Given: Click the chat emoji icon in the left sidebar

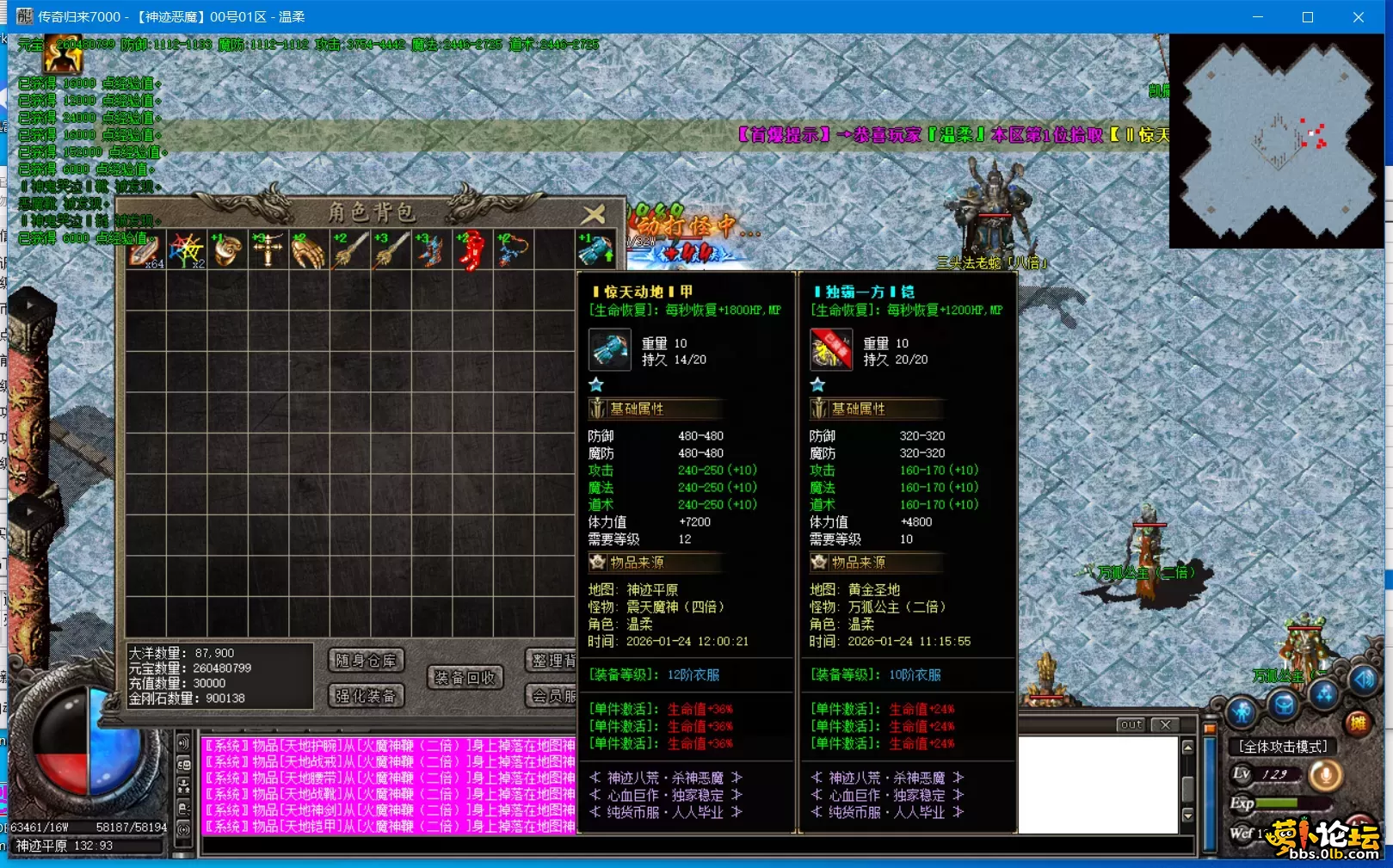Looking at the screenshot, I should (x=183, y=766).
